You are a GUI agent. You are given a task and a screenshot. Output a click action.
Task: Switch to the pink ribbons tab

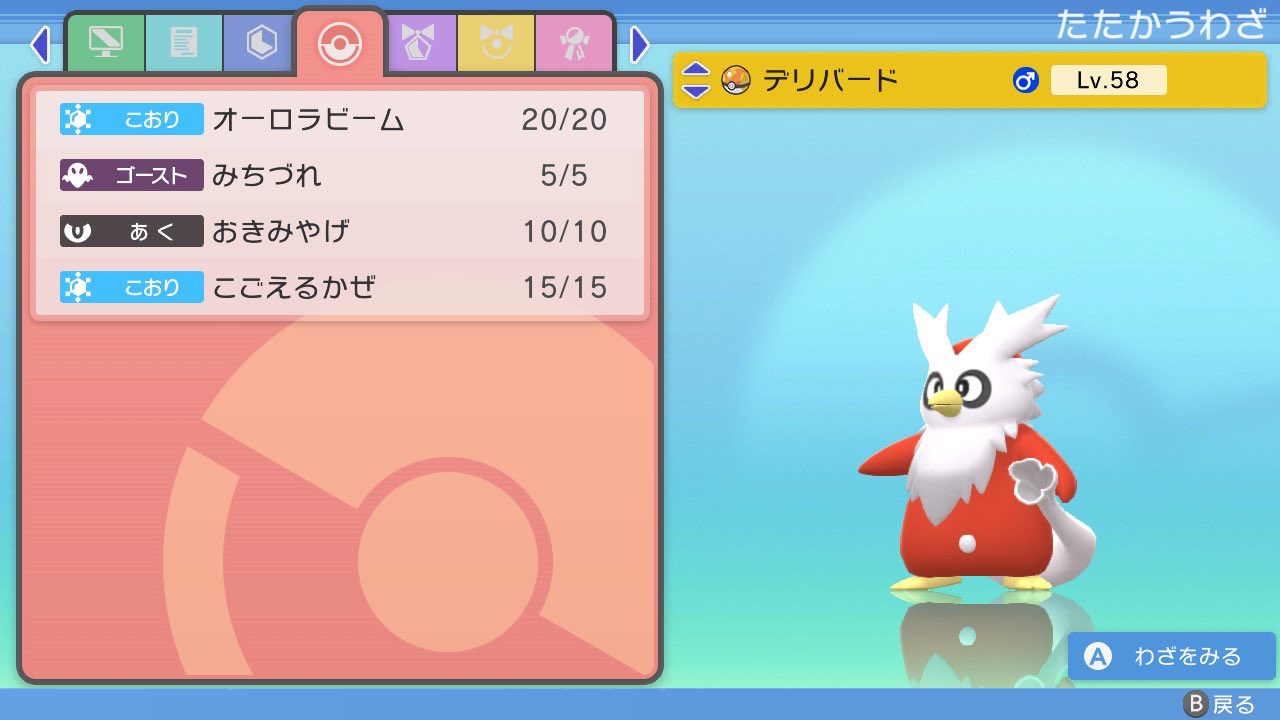click(575, 42)
